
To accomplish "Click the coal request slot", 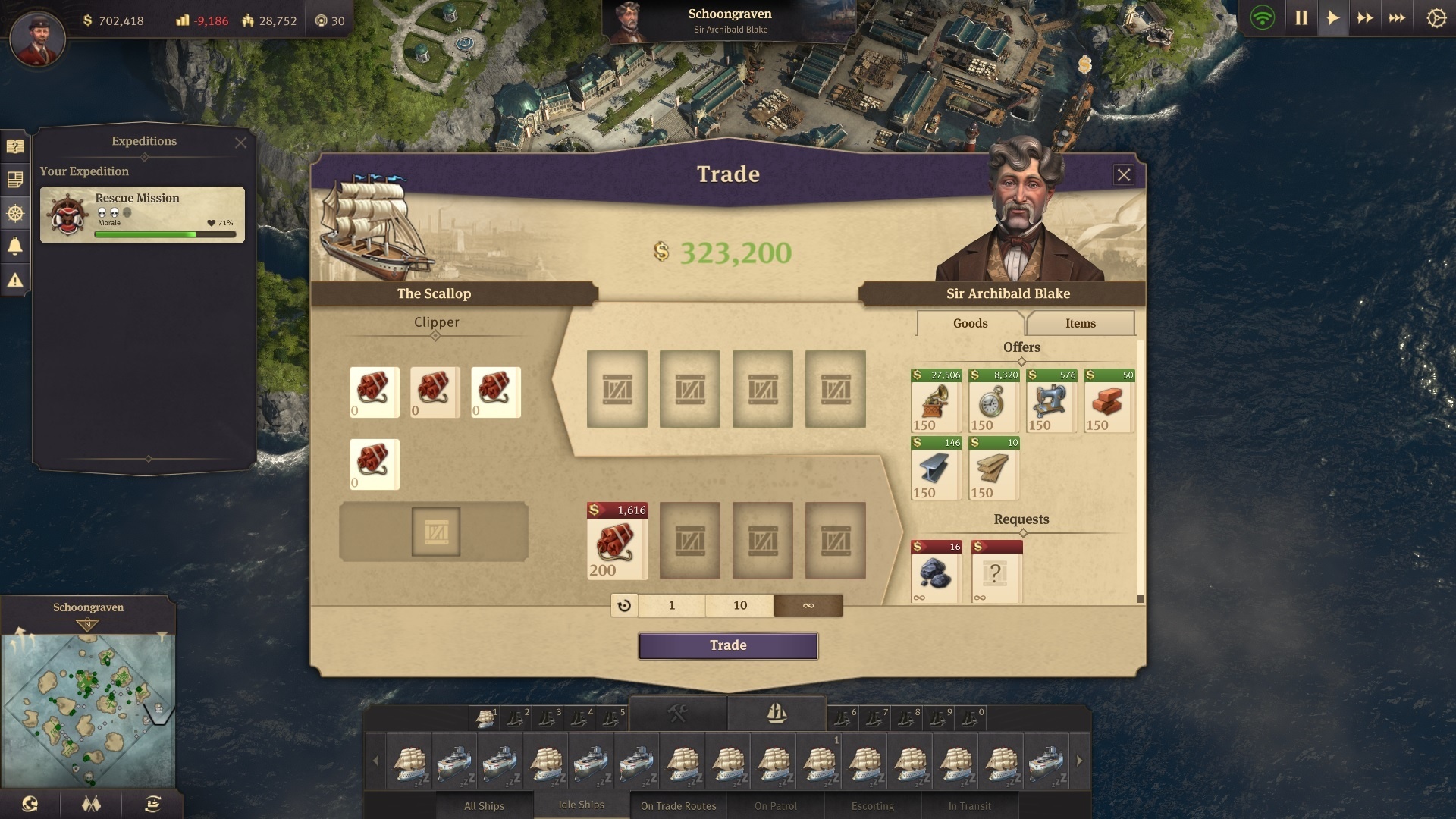I will pos(936,572).
